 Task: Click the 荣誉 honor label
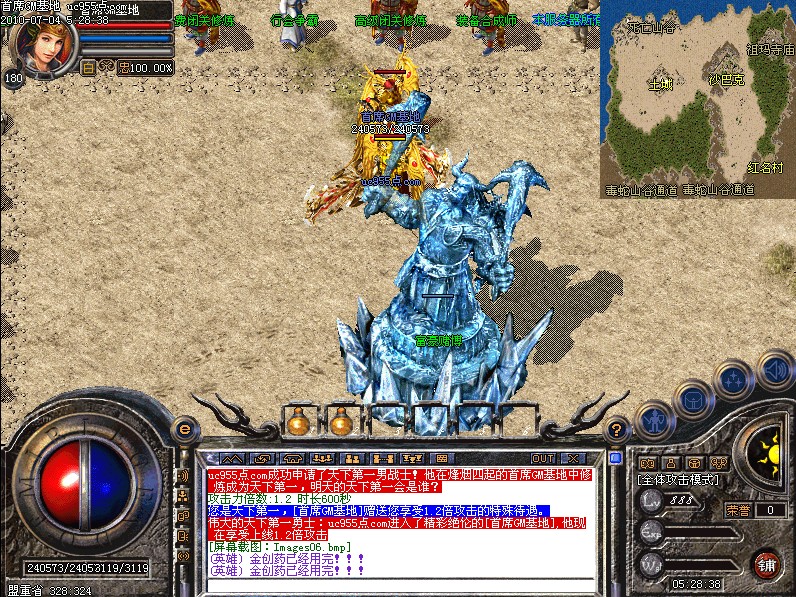pos(738,510)
